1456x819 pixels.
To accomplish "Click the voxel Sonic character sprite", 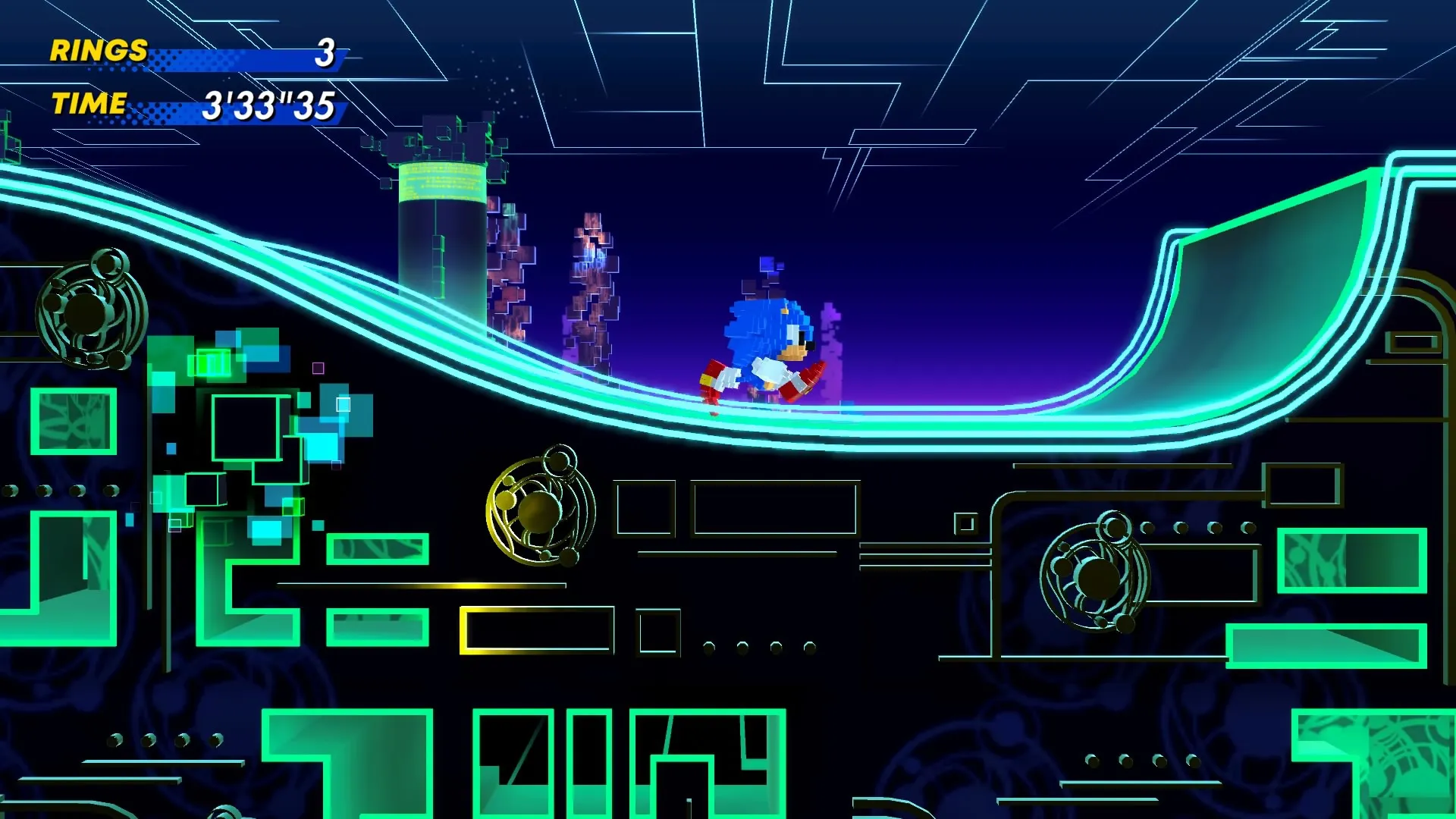I will click(766, 334).
